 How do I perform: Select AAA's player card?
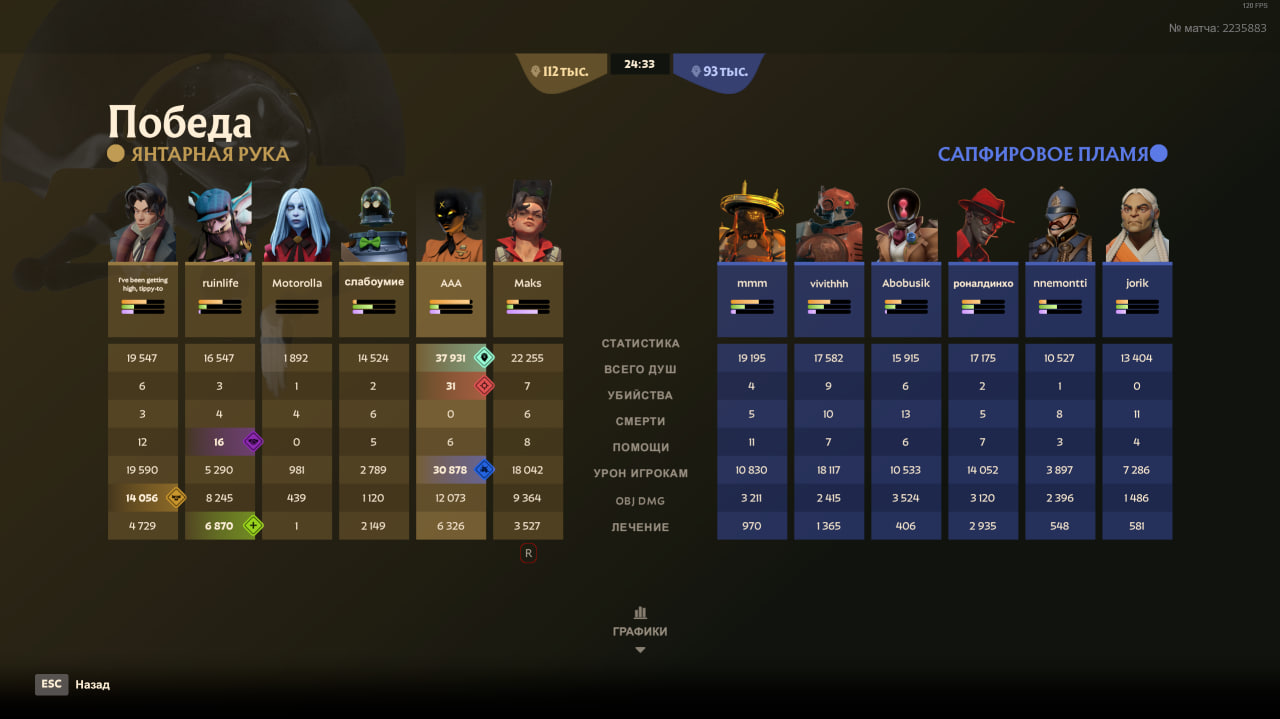[x=451, y=299]
